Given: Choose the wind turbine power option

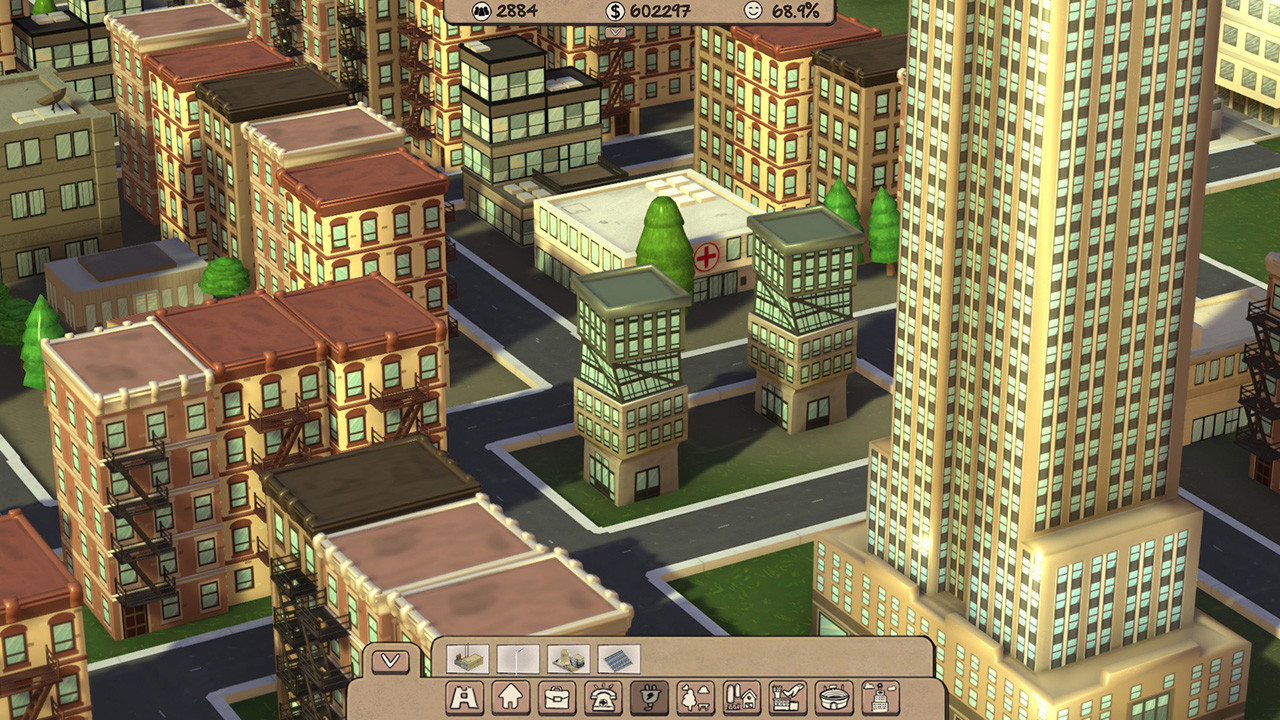Looking at the screenshot, I should 517,658.
